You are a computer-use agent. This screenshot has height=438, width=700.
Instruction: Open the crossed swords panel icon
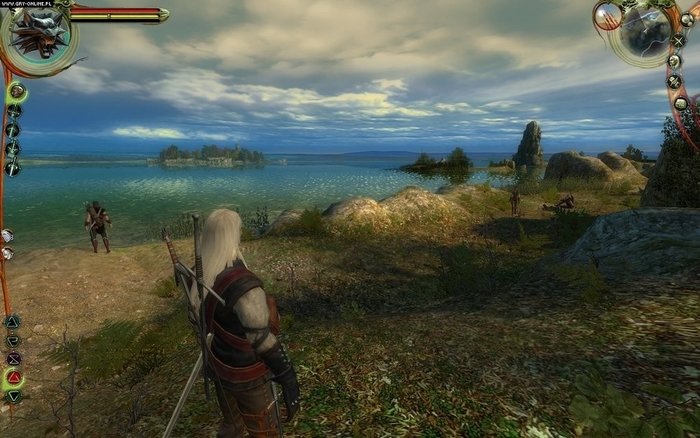(x=678, y=40)
